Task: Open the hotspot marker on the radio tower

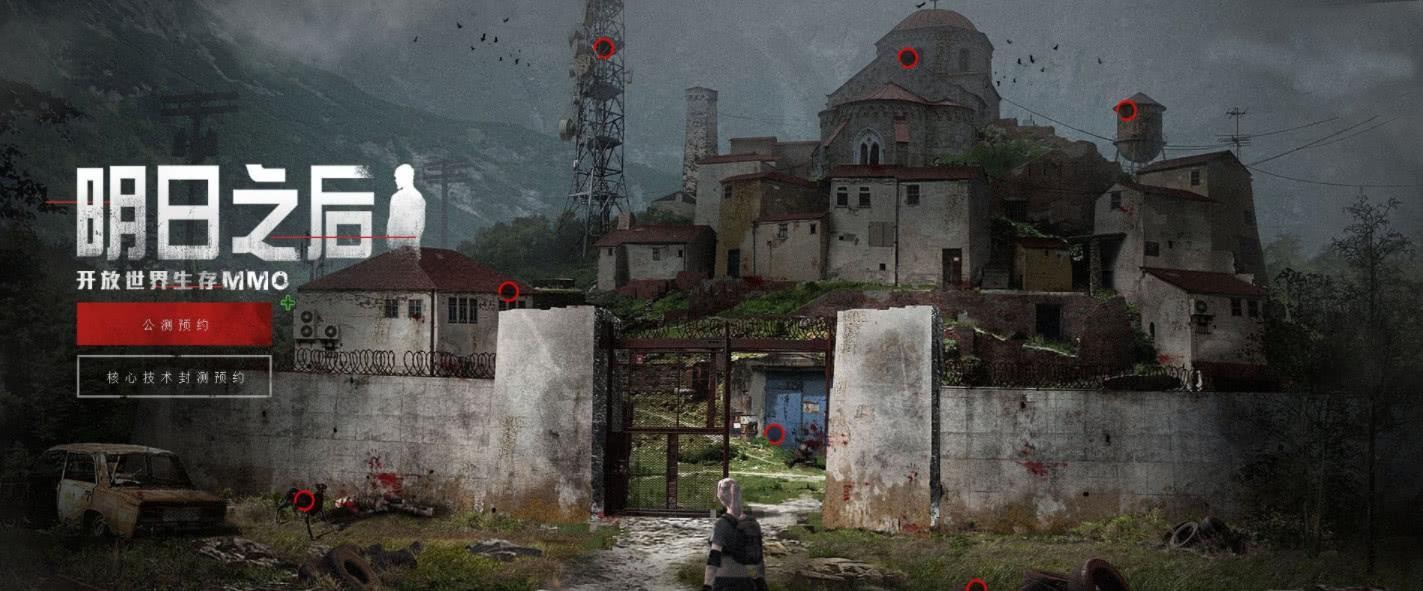Action: [603, 48]
